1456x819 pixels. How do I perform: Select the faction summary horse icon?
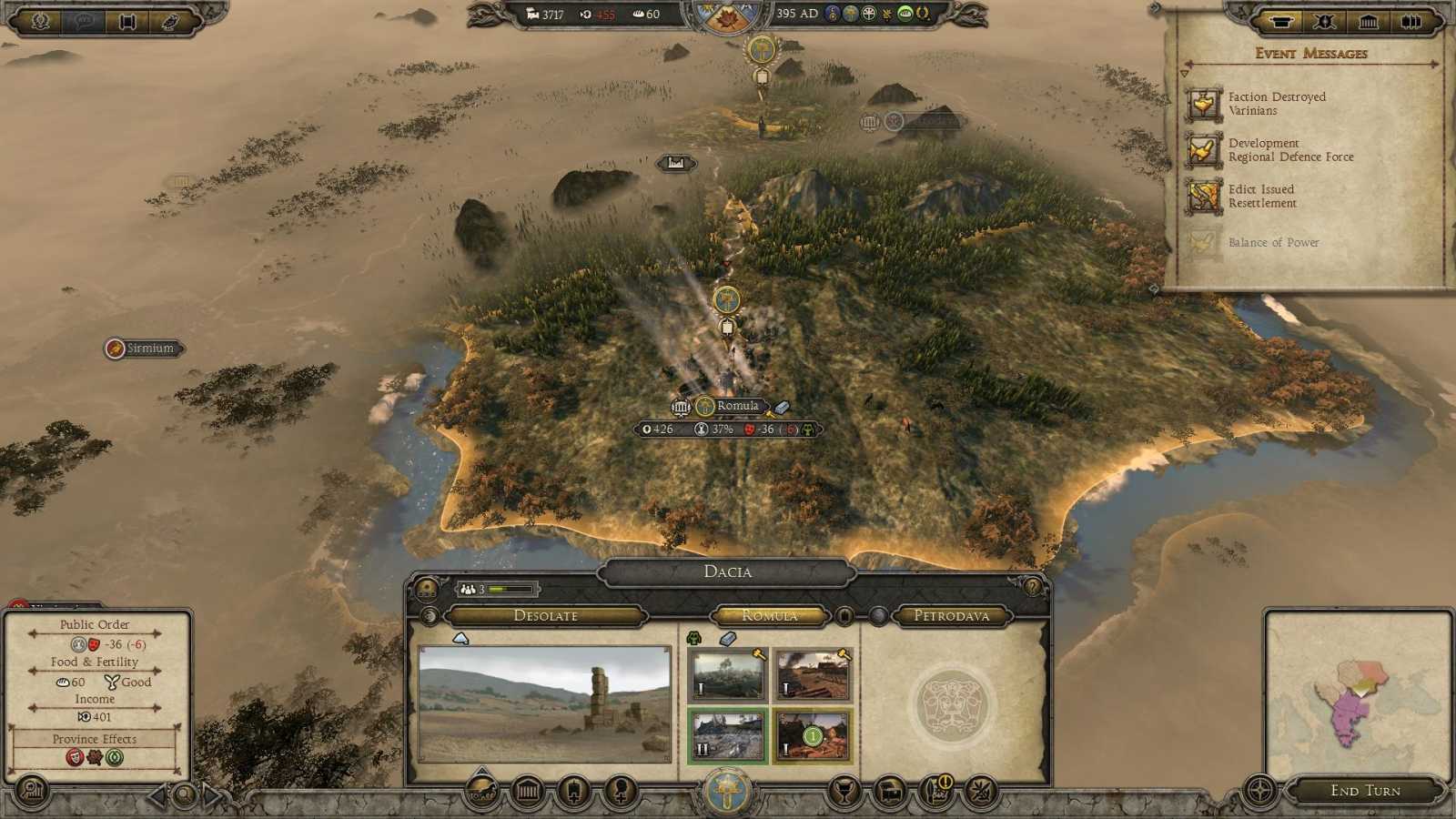[482, 791]
